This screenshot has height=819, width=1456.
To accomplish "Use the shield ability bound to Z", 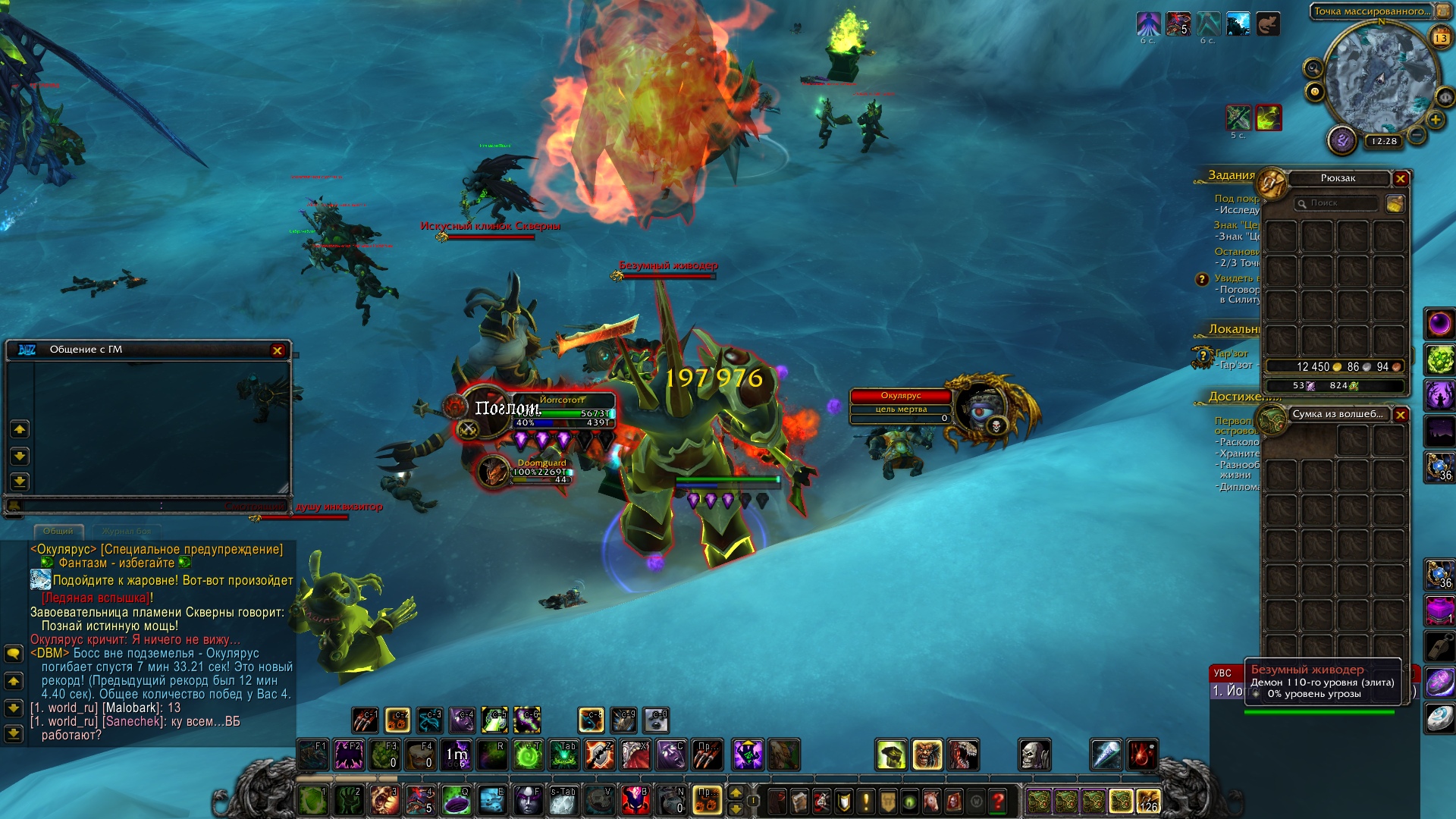I will 599,755.
